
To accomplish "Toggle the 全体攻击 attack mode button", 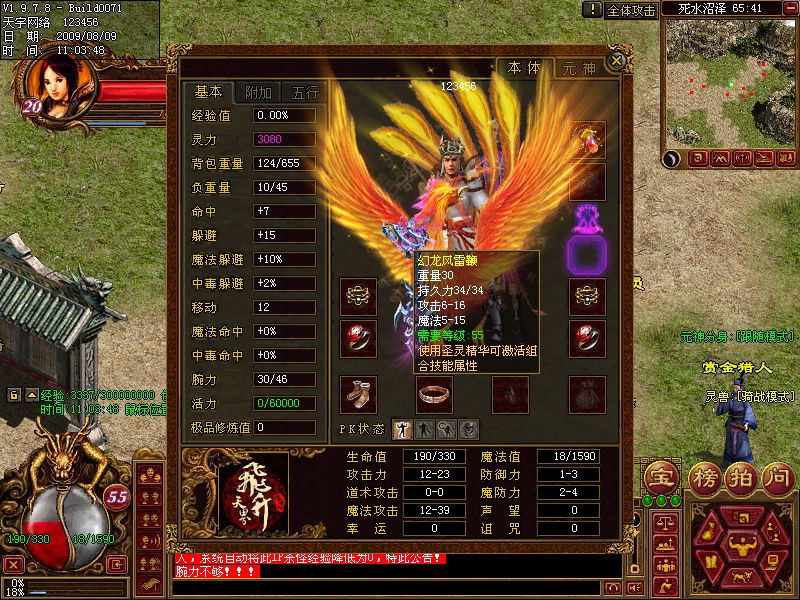I will point(631,10).
